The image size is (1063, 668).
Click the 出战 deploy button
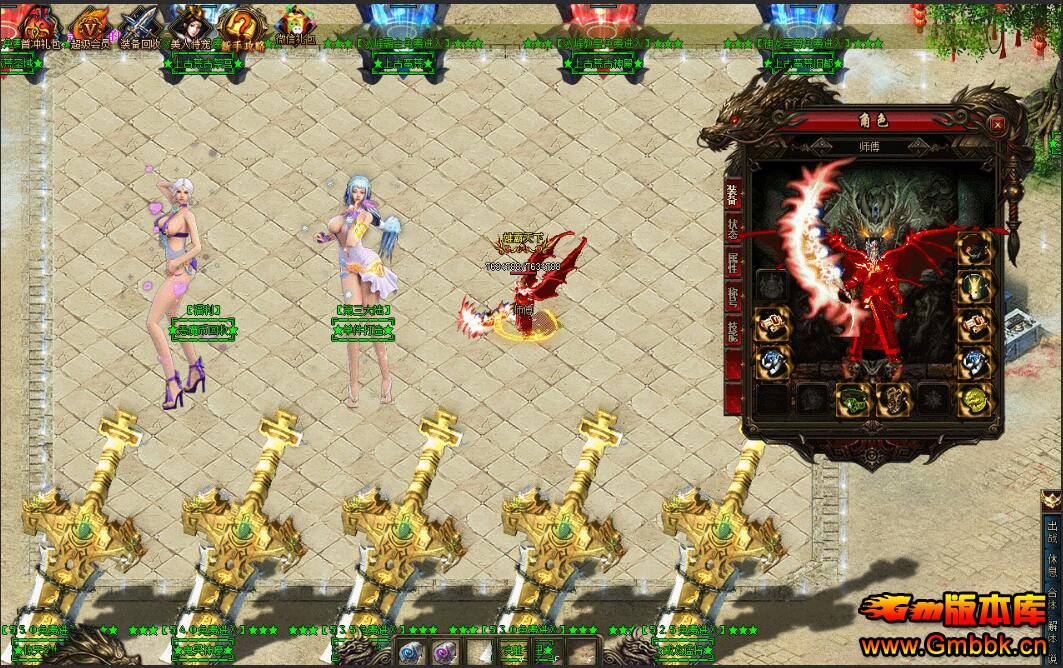point(1052,527)
